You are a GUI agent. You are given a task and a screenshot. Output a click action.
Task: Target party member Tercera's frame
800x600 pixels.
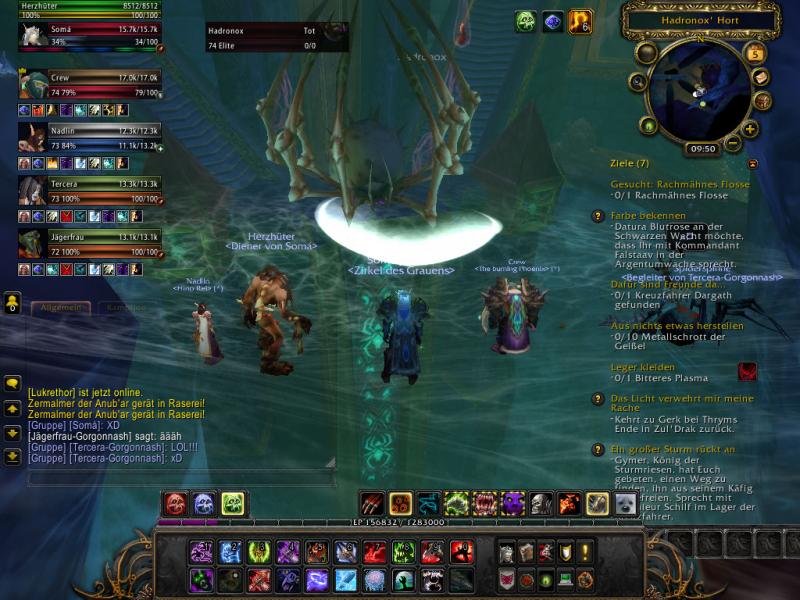point(90,190)
